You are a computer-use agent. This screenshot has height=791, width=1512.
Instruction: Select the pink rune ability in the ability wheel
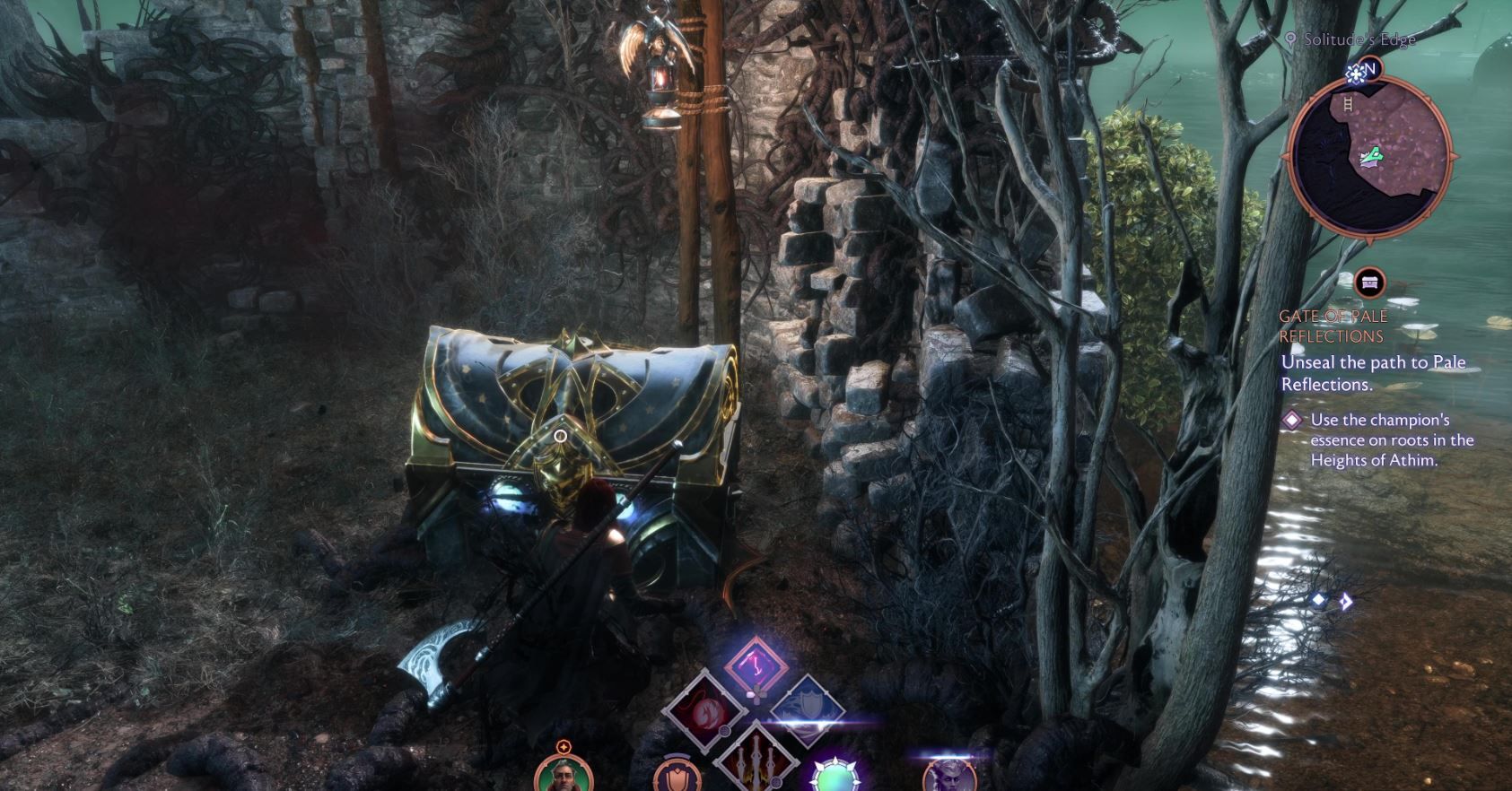(756, 665)
